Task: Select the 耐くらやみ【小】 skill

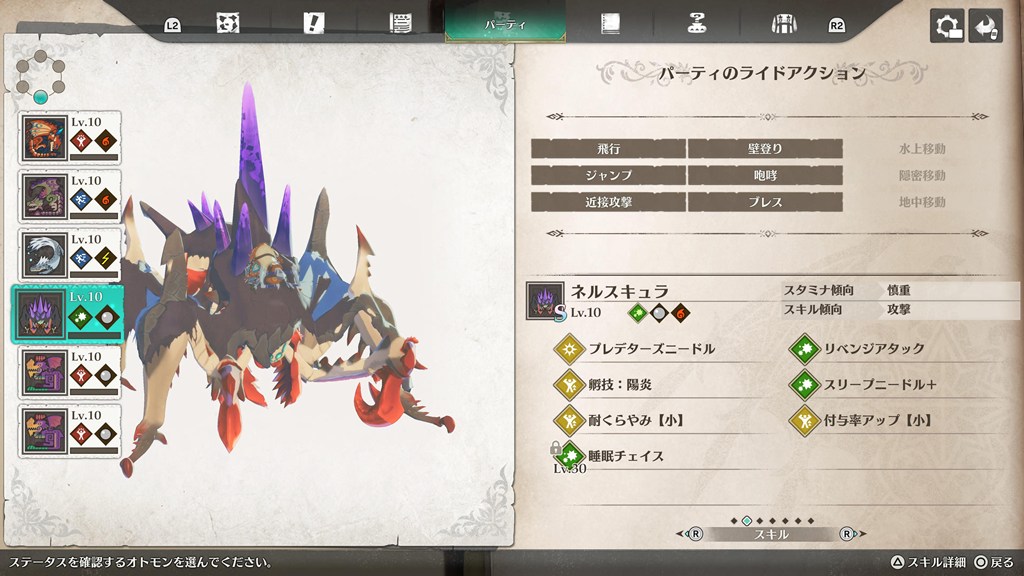Action: (634, 420)
